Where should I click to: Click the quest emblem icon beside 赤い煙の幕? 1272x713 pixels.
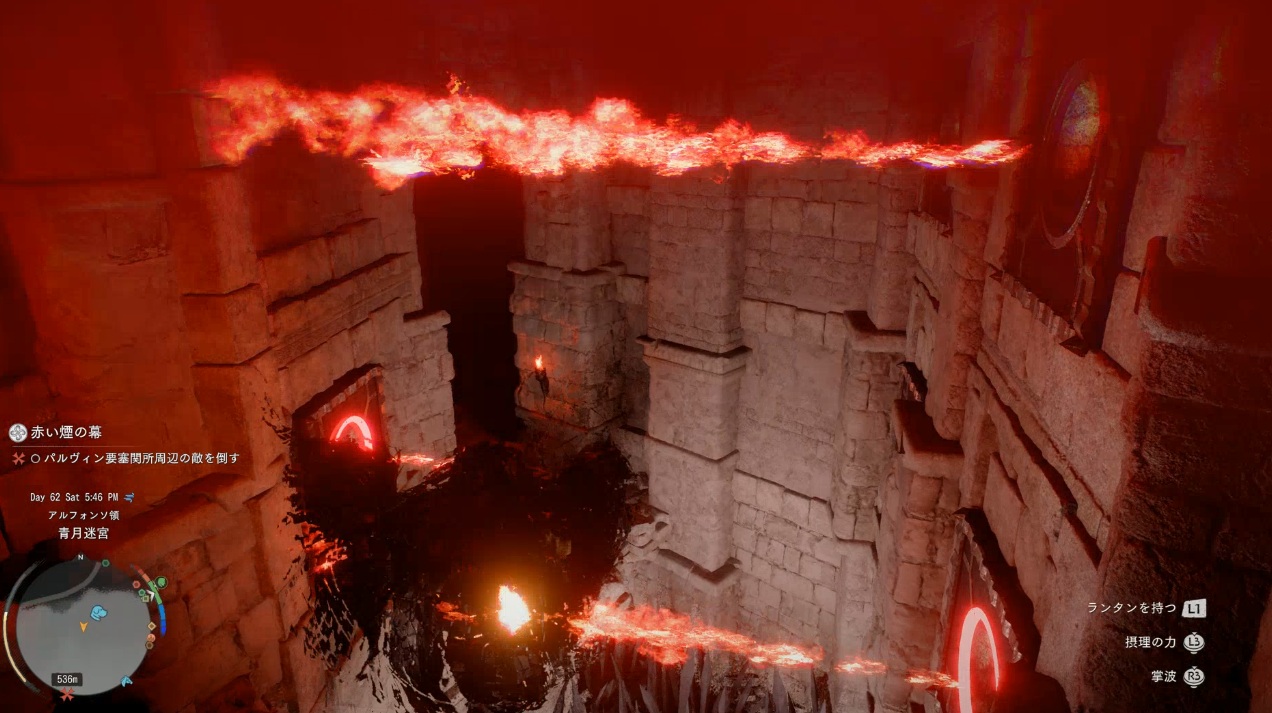coord(17,433)
